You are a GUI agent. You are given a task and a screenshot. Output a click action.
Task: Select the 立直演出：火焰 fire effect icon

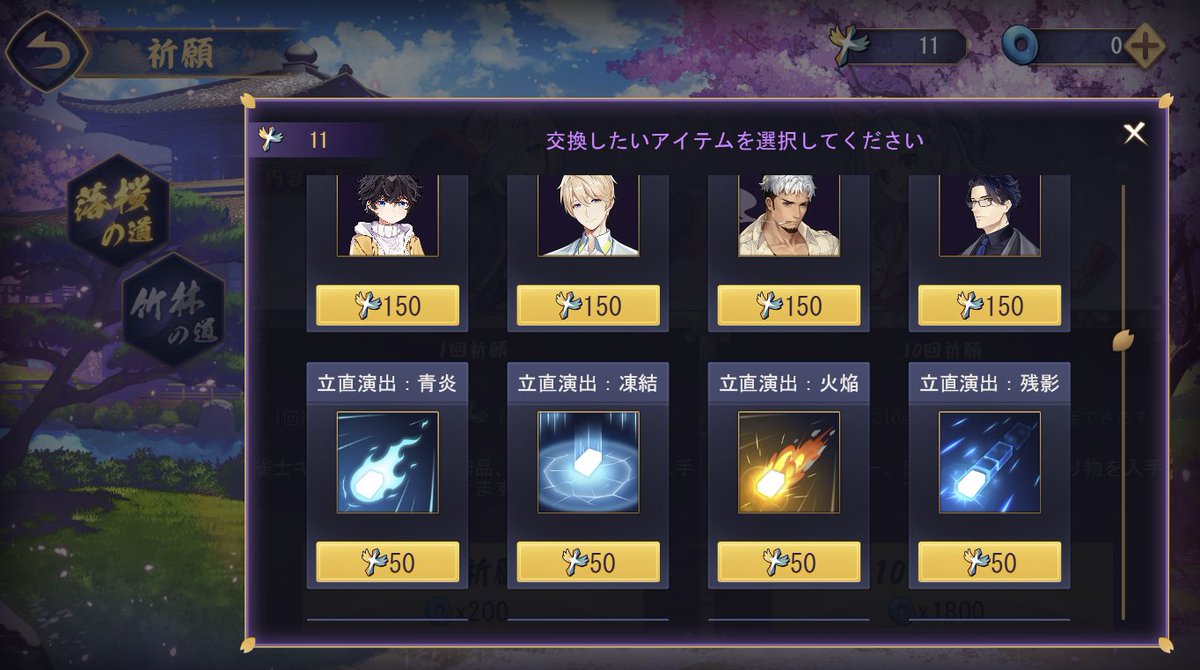click(789, 462)
